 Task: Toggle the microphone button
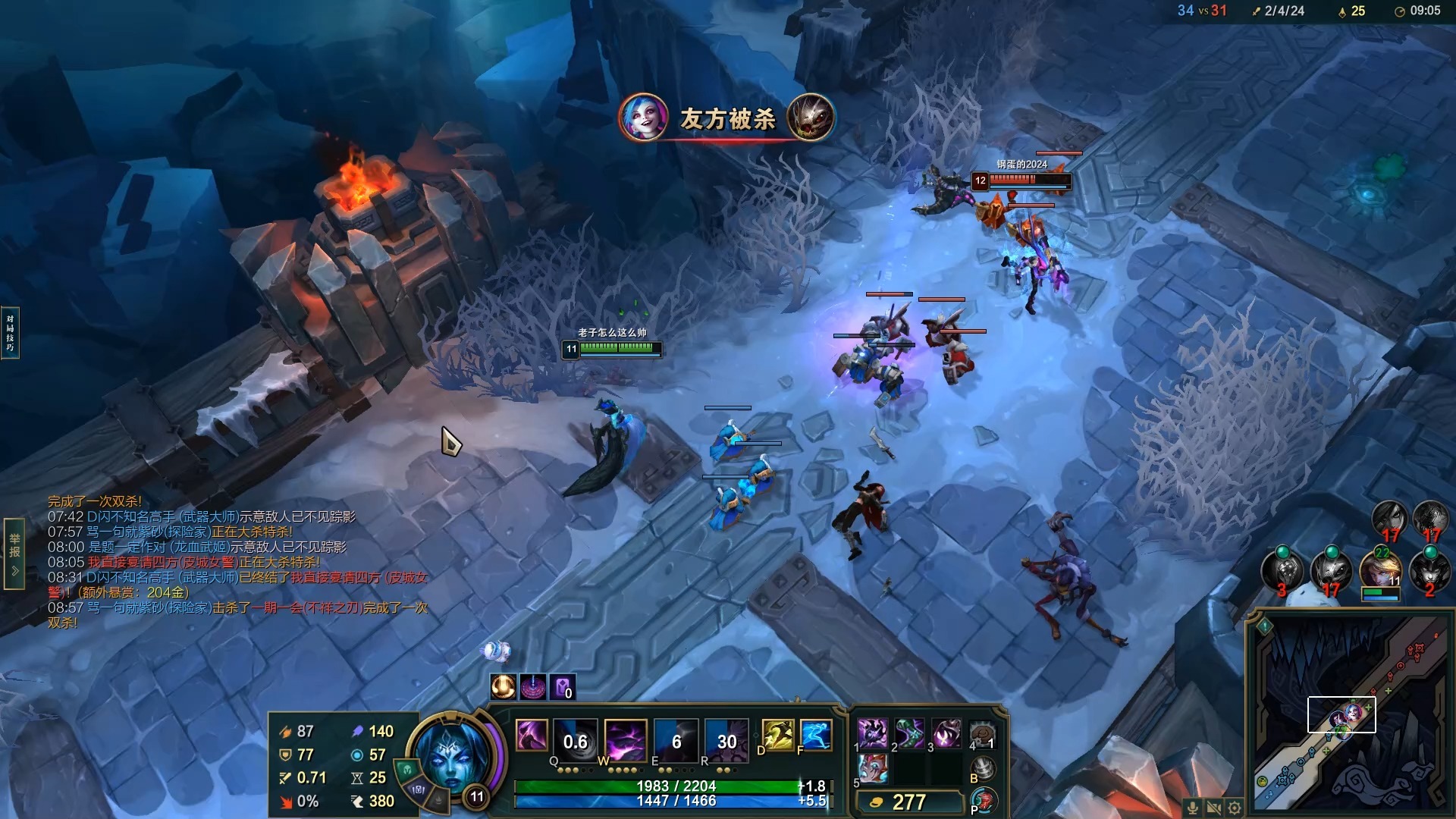(1193, 808)
